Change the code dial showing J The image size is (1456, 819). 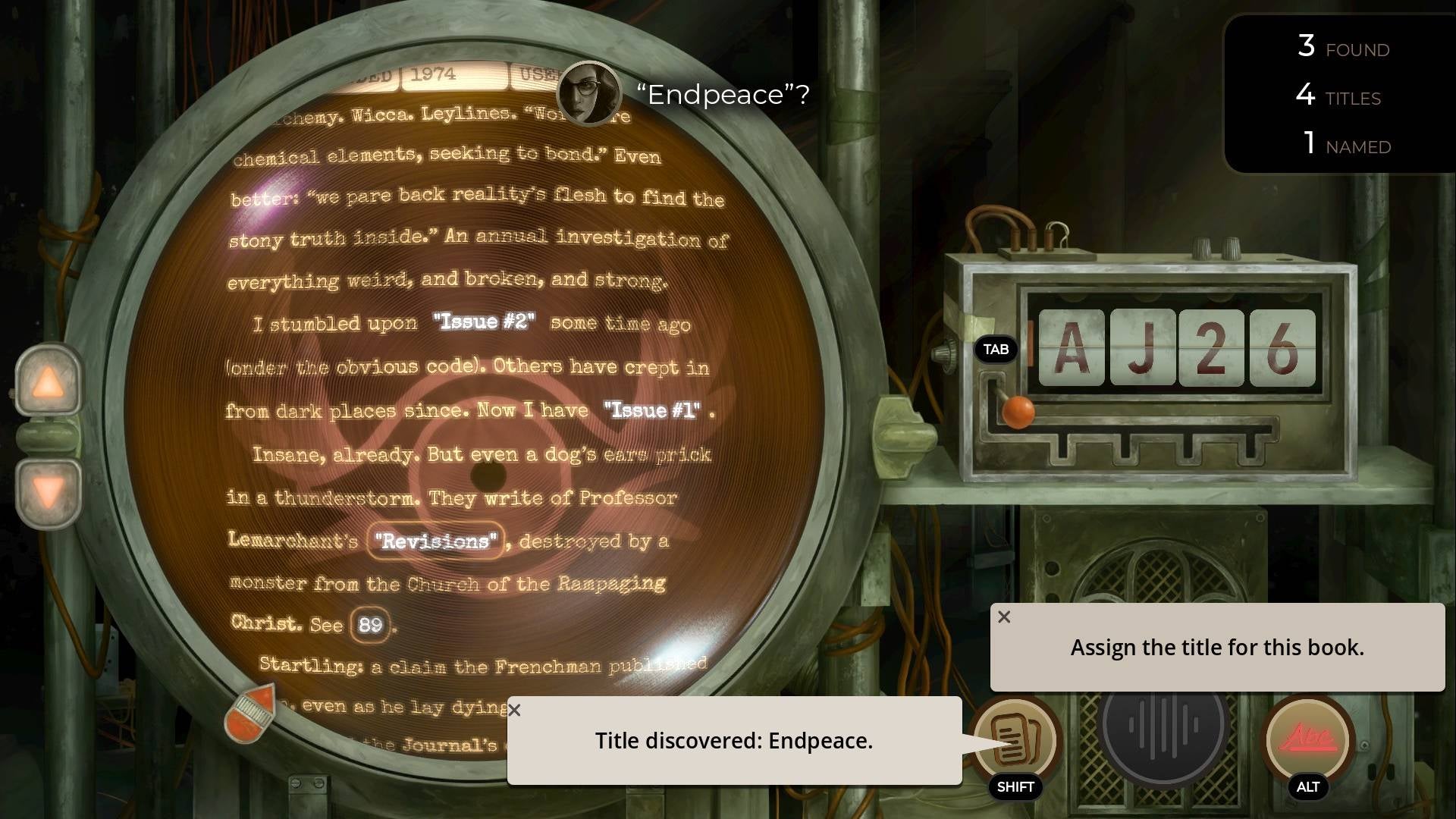click(x=1142, y=348)
